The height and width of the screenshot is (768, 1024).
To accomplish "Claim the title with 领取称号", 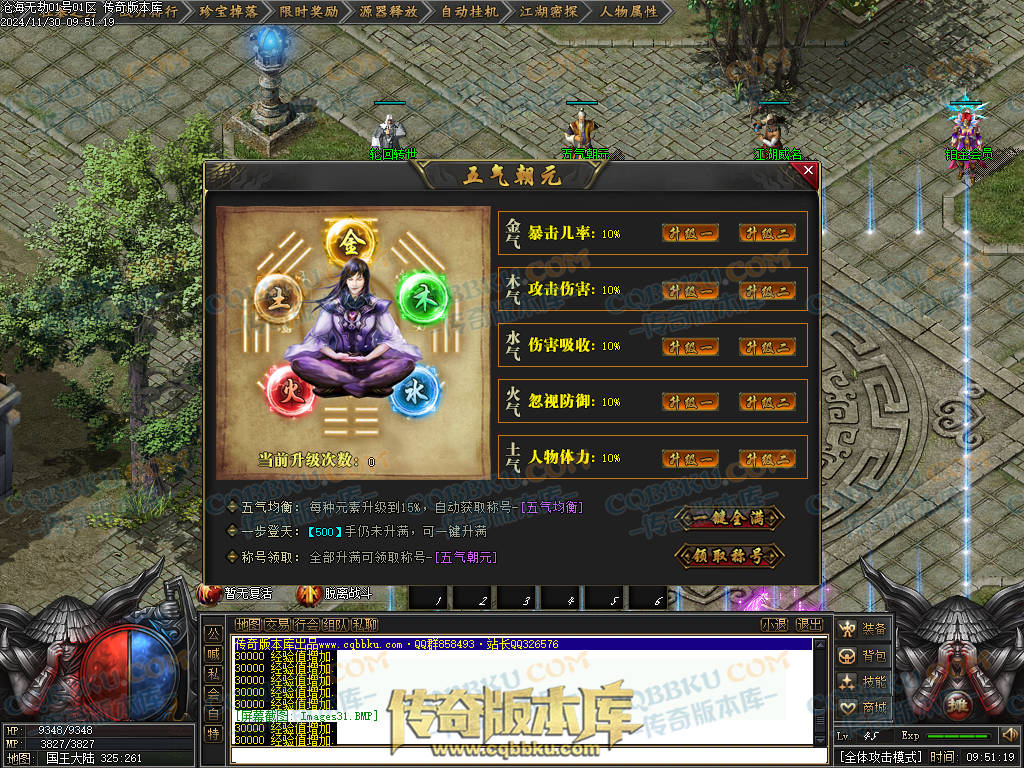I will (x=729, y=555).
